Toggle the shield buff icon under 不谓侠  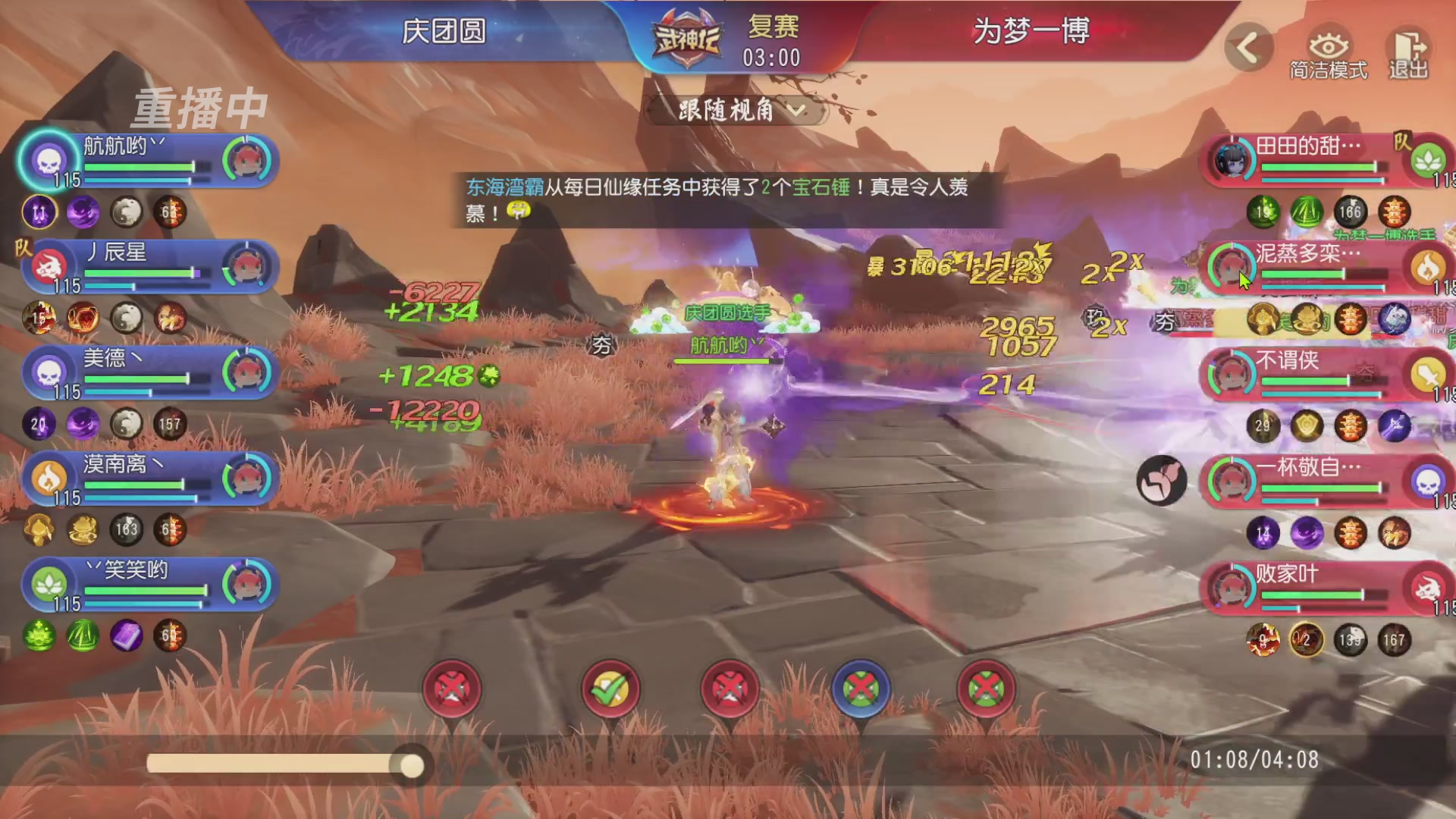pyautogui.click(x=1306, y=426)
